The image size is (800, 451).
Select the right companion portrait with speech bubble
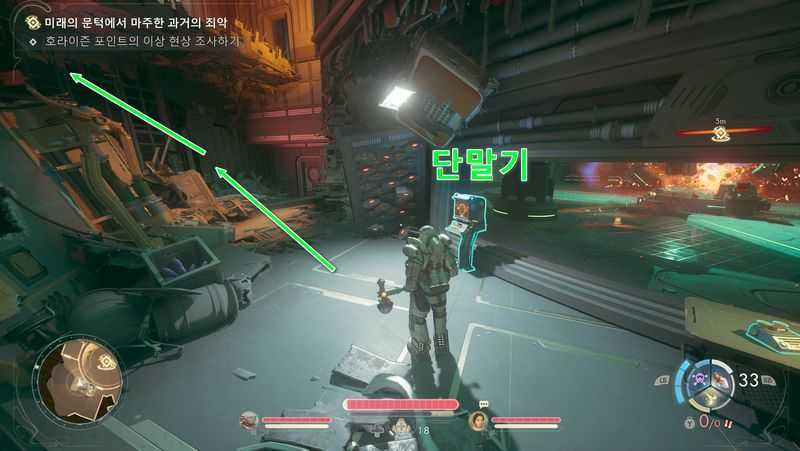pyautogui.click(x=479, y=421)
